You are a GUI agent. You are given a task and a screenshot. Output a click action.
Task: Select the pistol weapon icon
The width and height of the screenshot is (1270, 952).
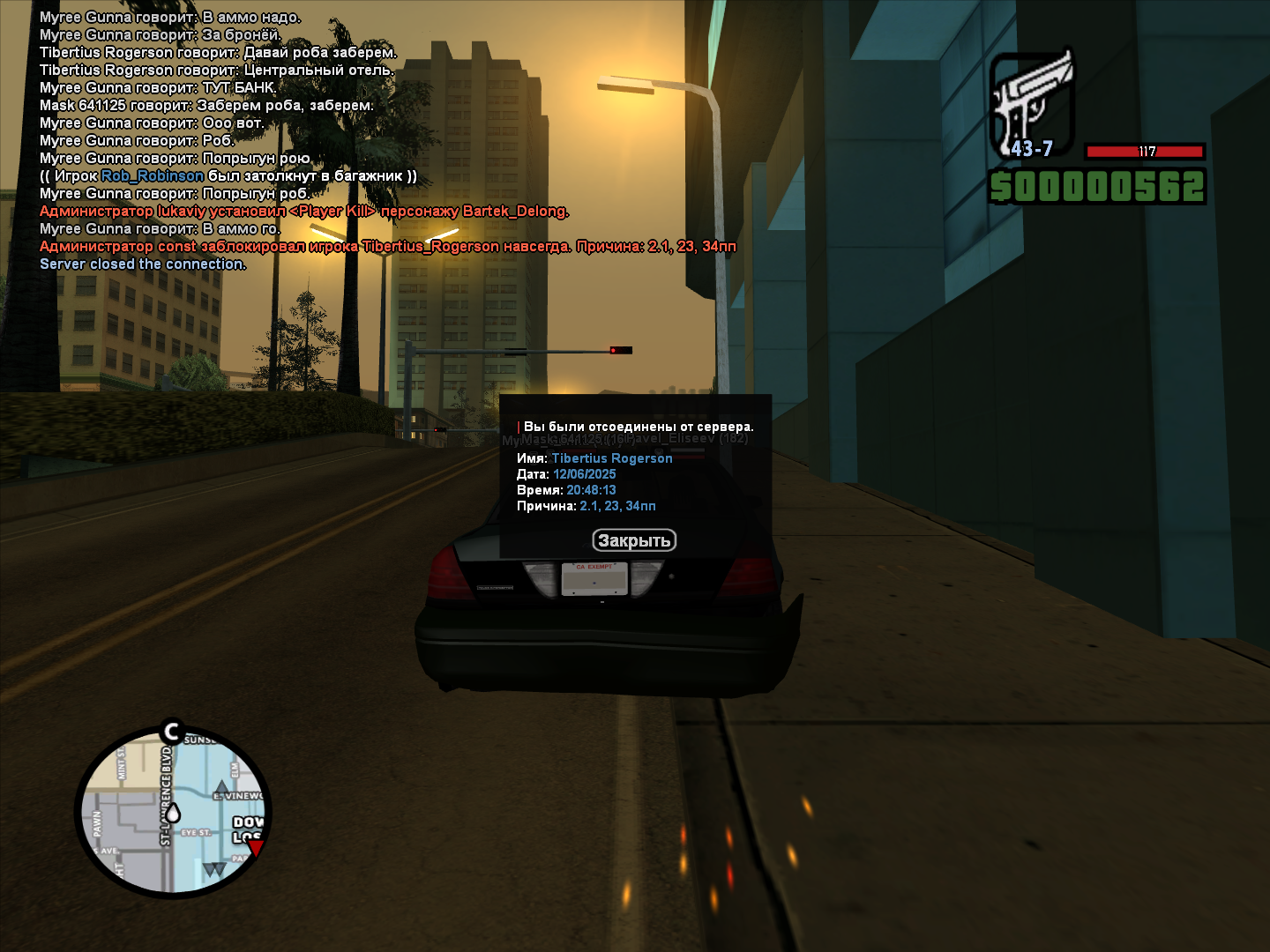[1031, 101]
